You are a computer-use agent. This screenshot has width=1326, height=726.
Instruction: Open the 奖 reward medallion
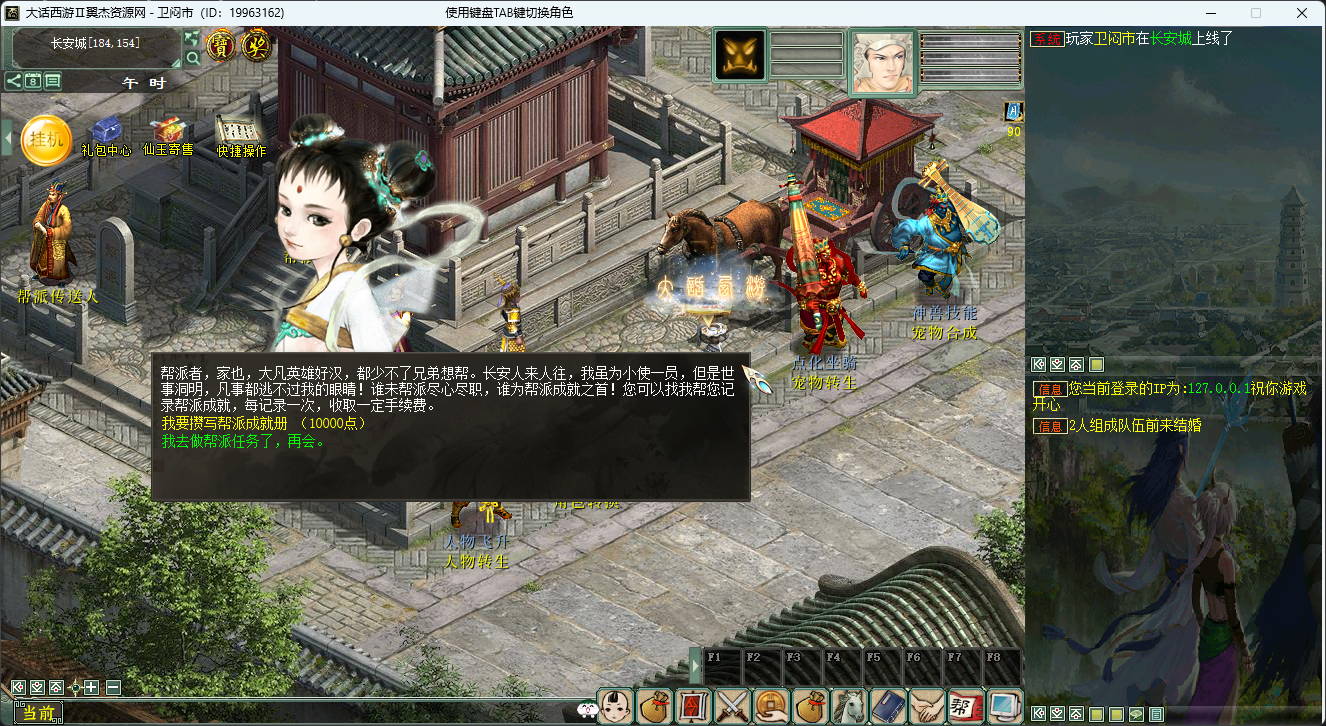pyautogui.click(x=257, y=45)
